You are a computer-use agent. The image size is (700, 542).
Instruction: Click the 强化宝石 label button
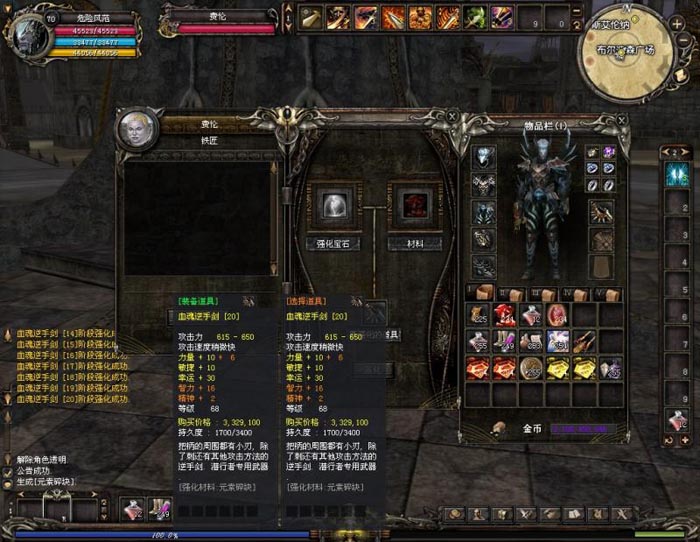point(332,243)
